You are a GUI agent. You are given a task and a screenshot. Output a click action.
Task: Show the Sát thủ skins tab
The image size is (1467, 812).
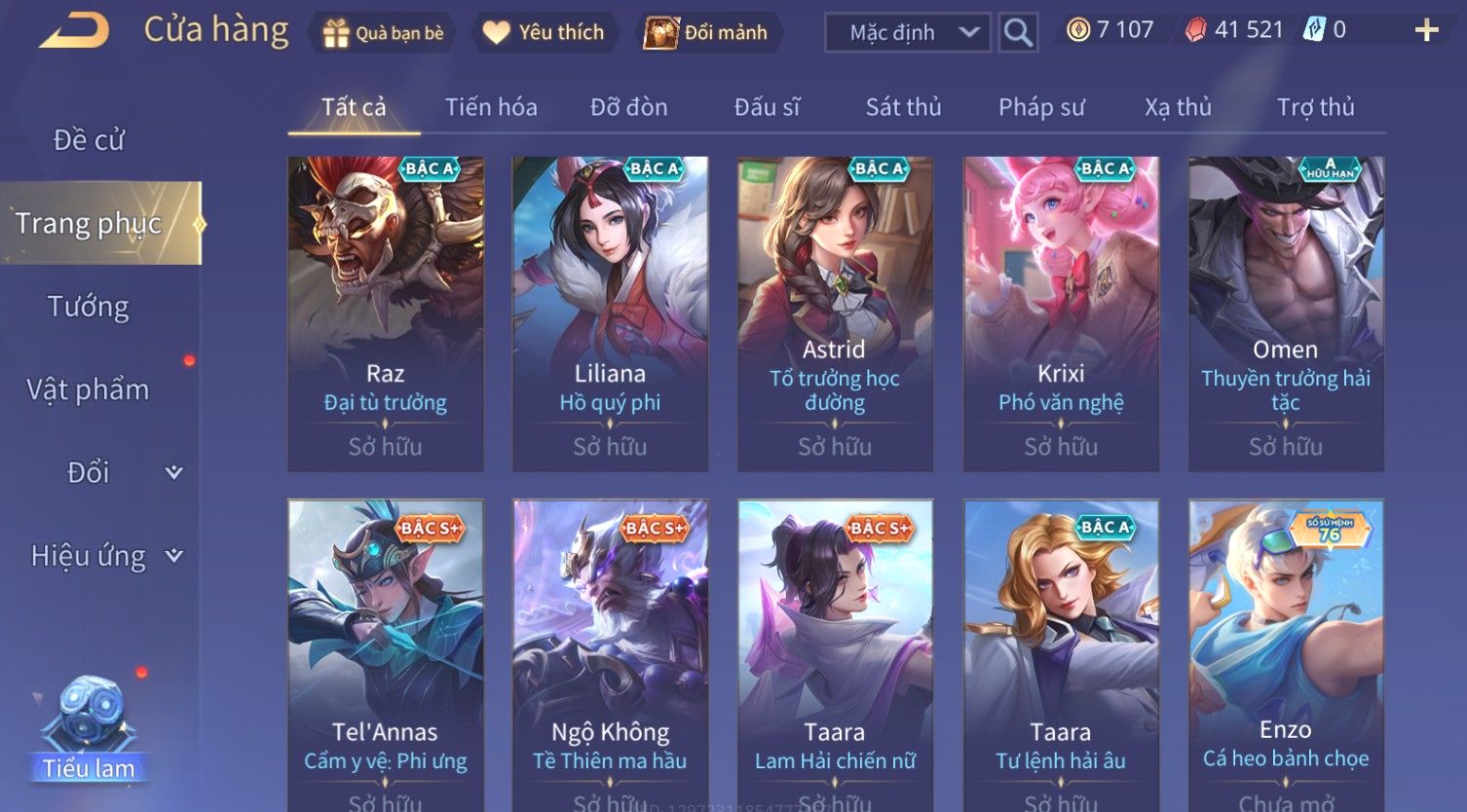coord(903,107)
